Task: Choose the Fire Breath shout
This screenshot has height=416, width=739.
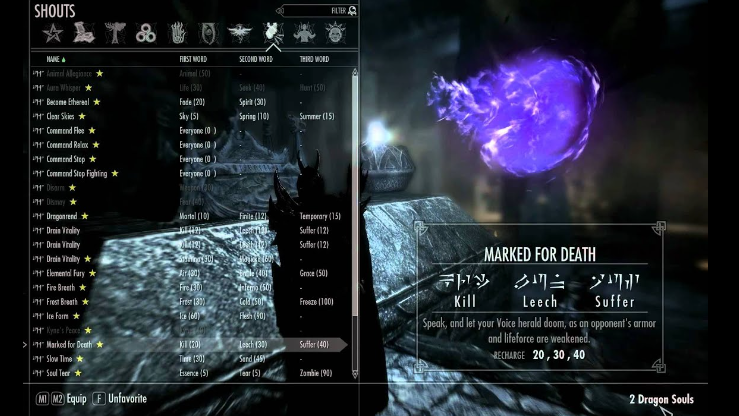Action: pyautogui.click(x=61, y=288)
